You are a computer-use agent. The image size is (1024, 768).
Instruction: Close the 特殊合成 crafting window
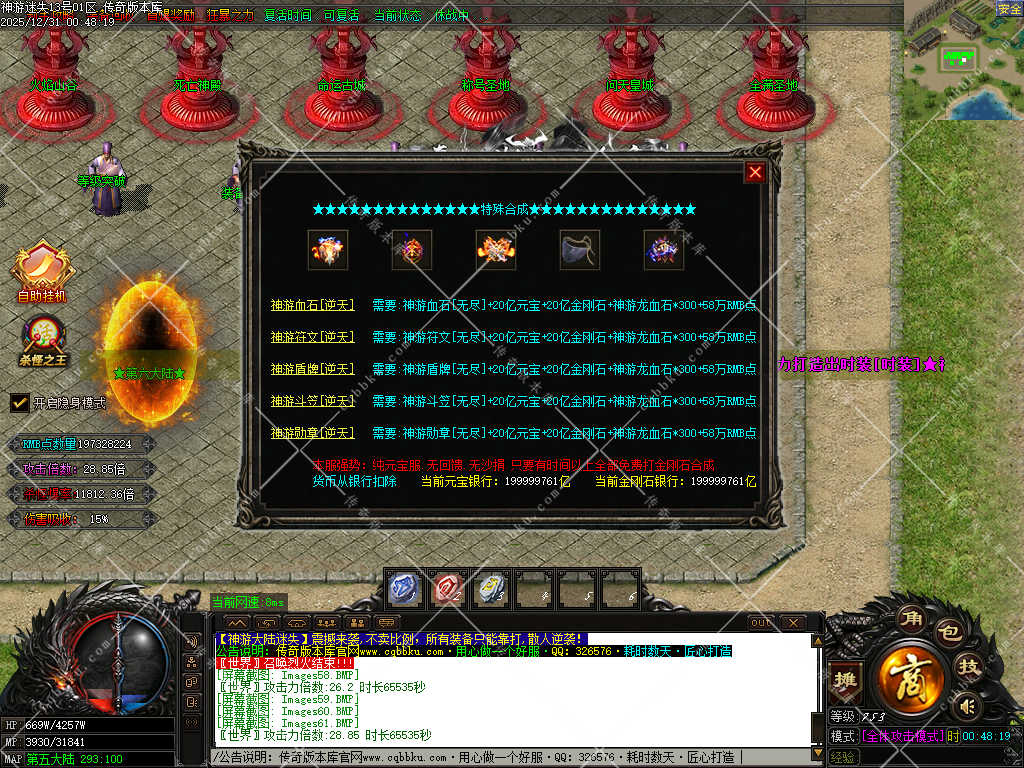(755, 172)
